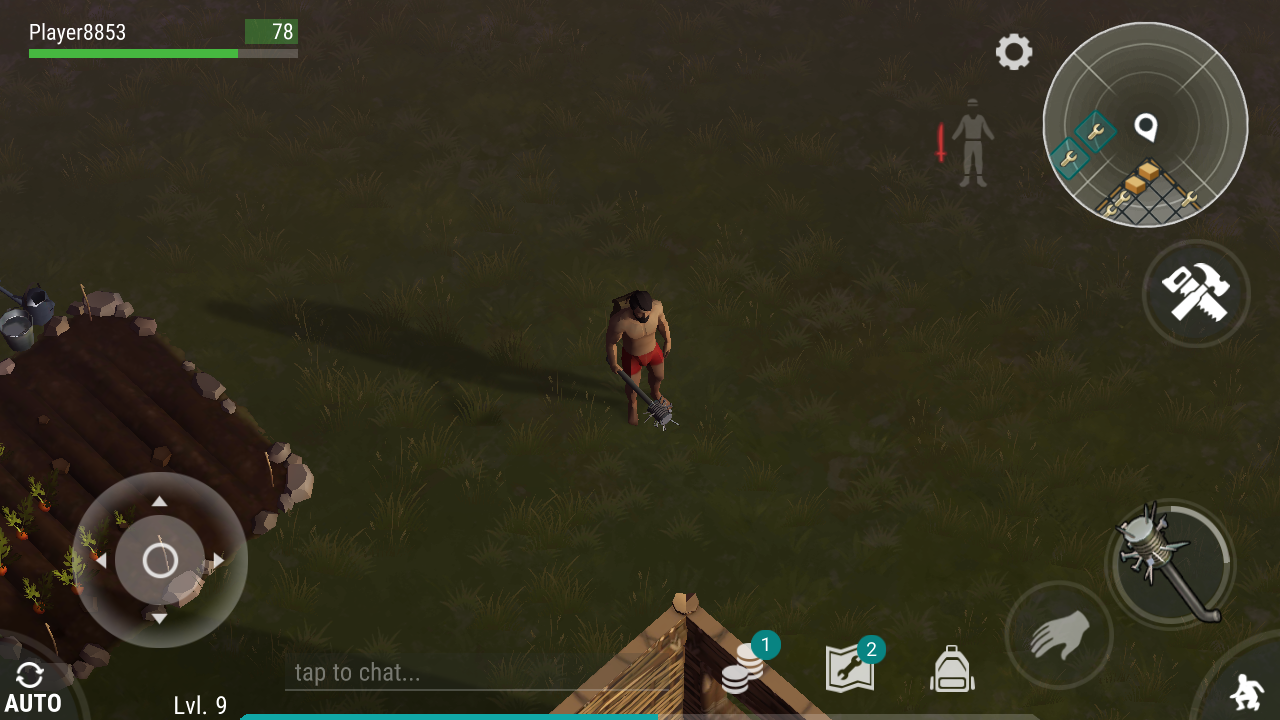
Task: Toggle AUTO mode button
Action: (x=32, y=690)
